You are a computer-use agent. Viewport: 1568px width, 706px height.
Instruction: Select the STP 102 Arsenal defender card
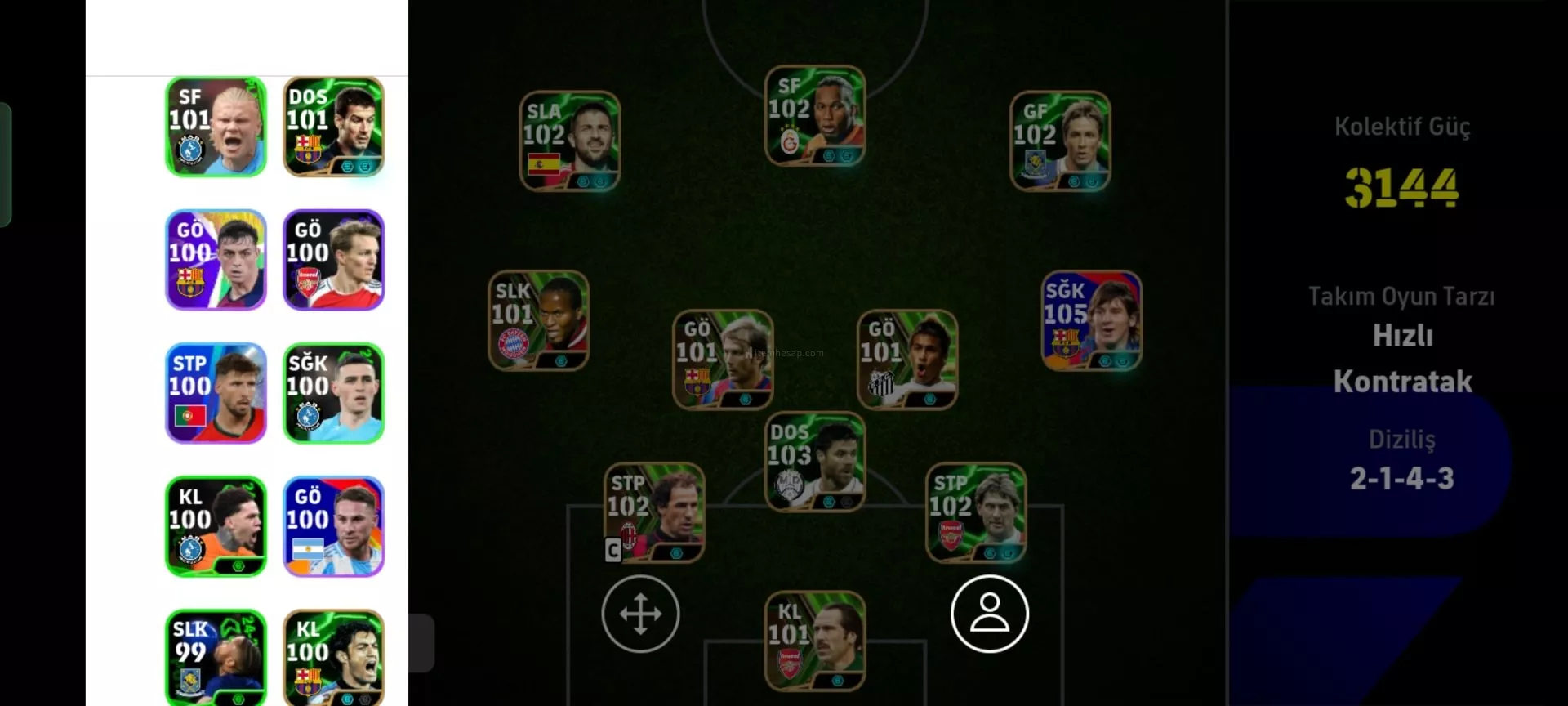(975, 512)
